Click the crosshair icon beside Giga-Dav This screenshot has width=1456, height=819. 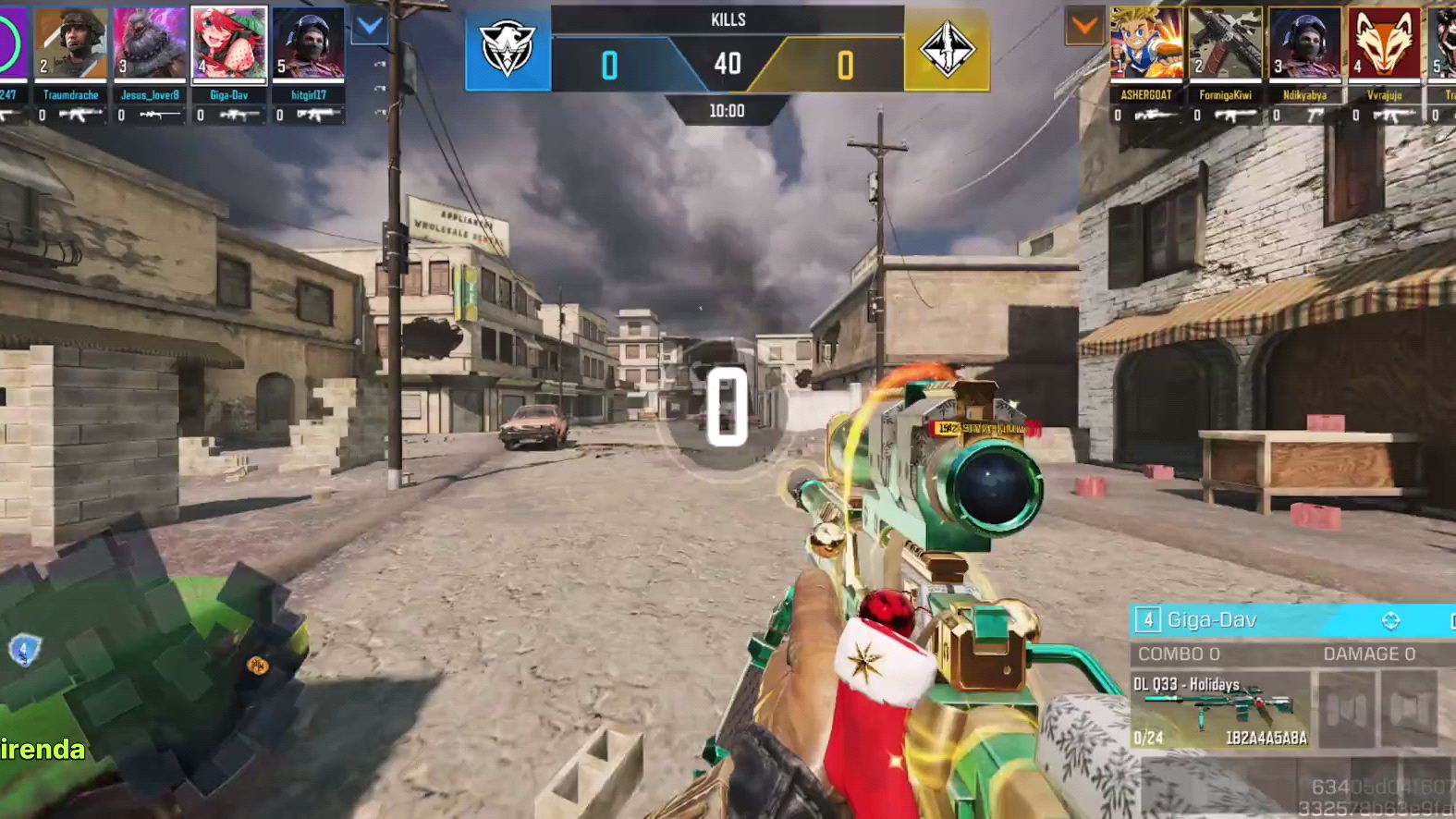coord(1390,620)
